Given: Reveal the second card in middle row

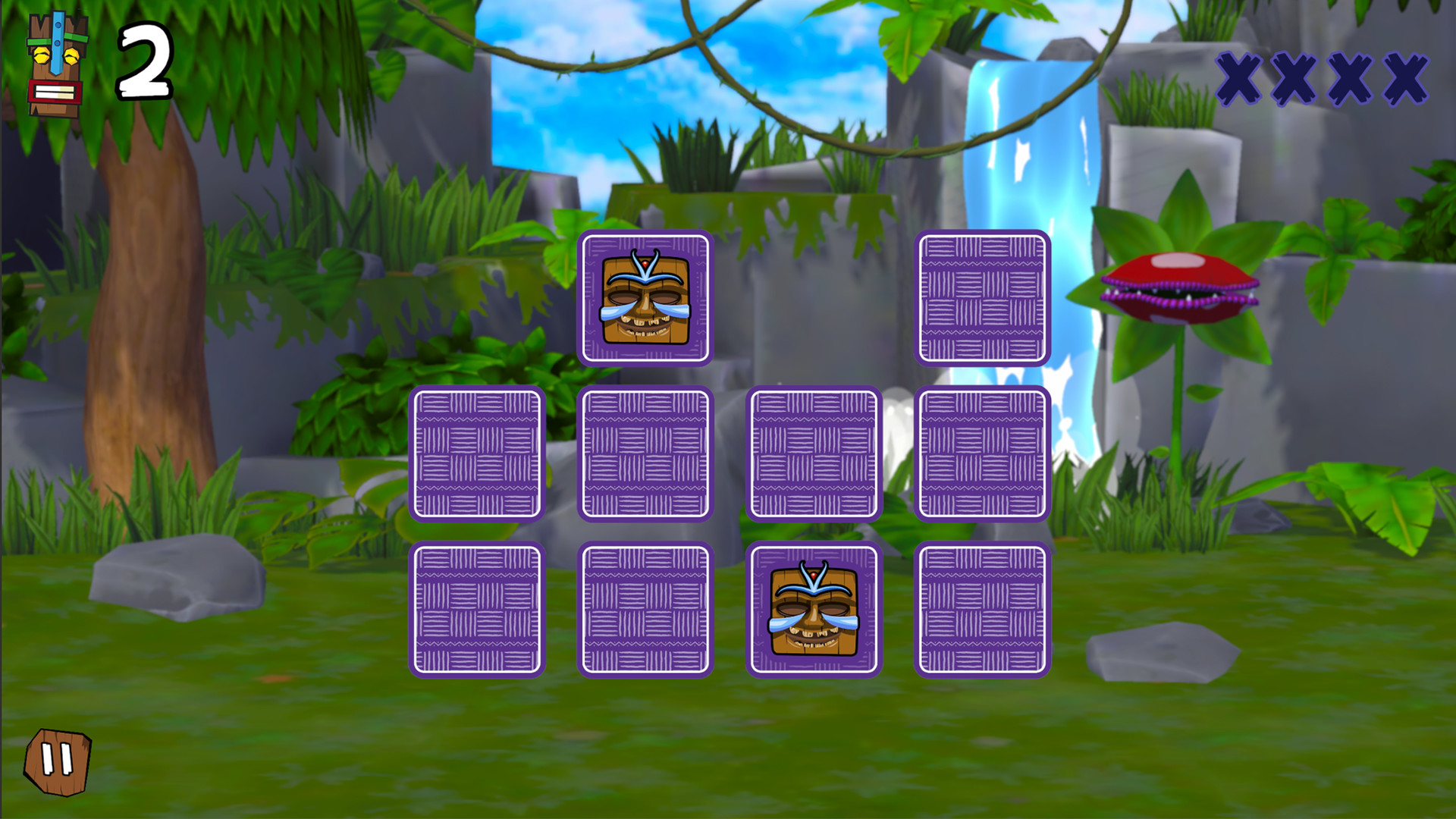Looking at the screenshot, I should pos(645,453).
